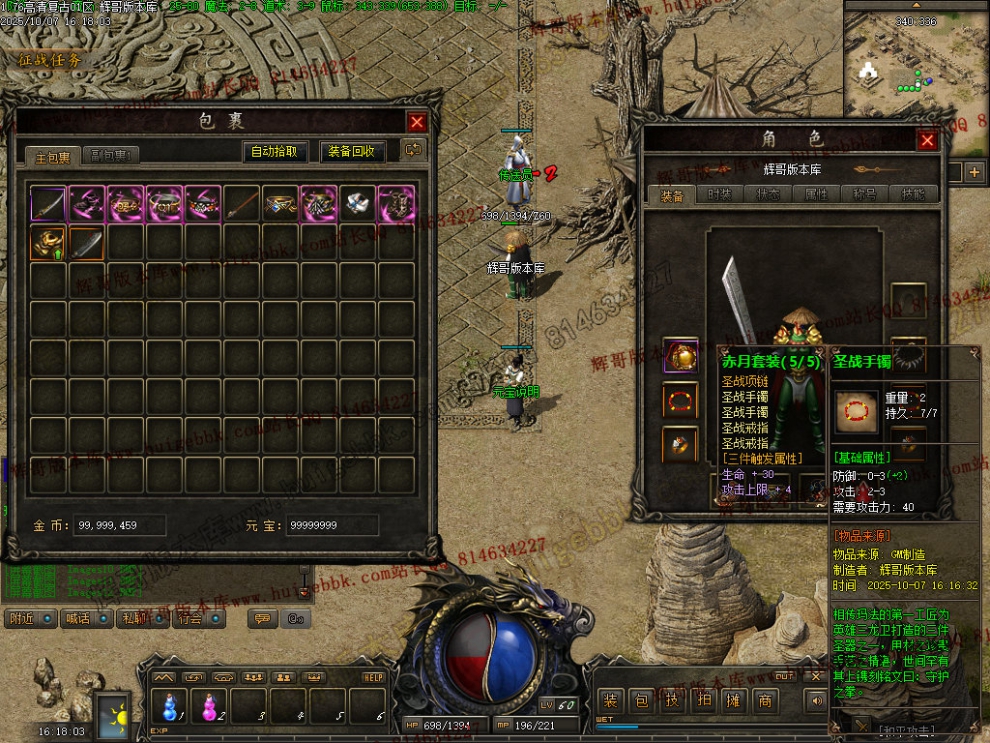The height and width of the screenshot is (743, 990).
Task: Select the 称号 title tab
Action: pyautogui.click(x=865, y=195)
